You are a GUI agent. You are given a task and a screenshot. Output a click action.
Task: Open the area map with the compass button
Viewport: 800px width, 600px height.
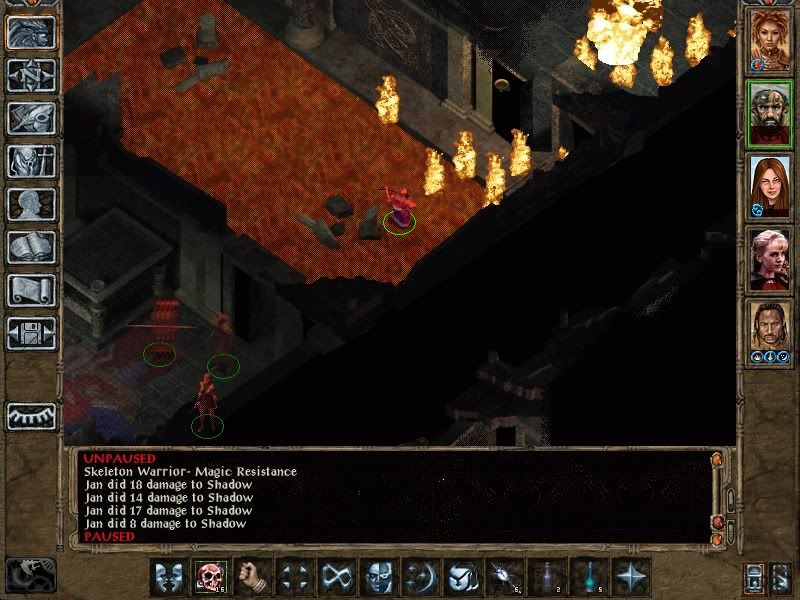tap(31, 75)
